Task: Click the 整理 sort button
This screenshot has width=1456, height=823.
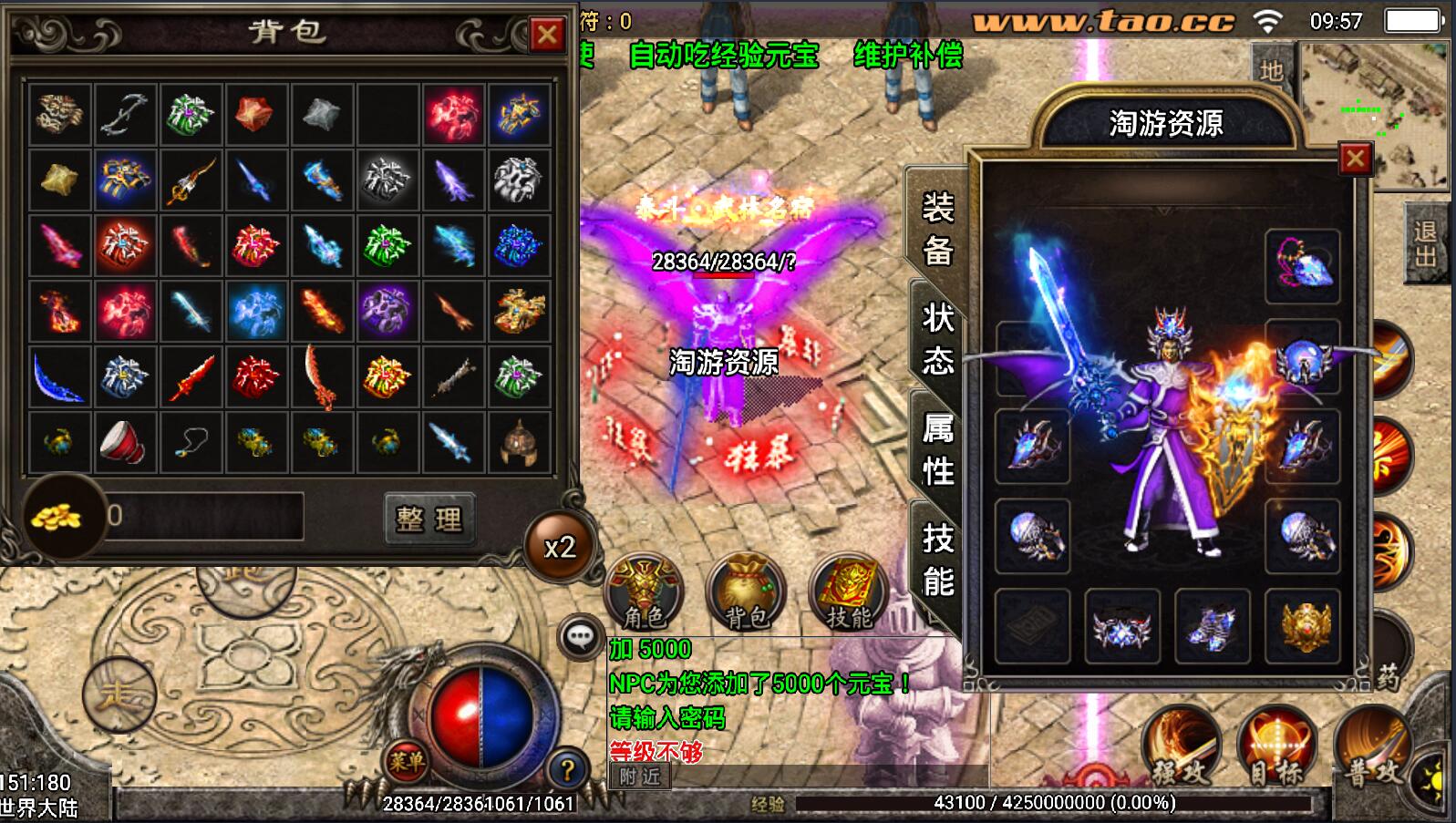Action: coord(429,519)
